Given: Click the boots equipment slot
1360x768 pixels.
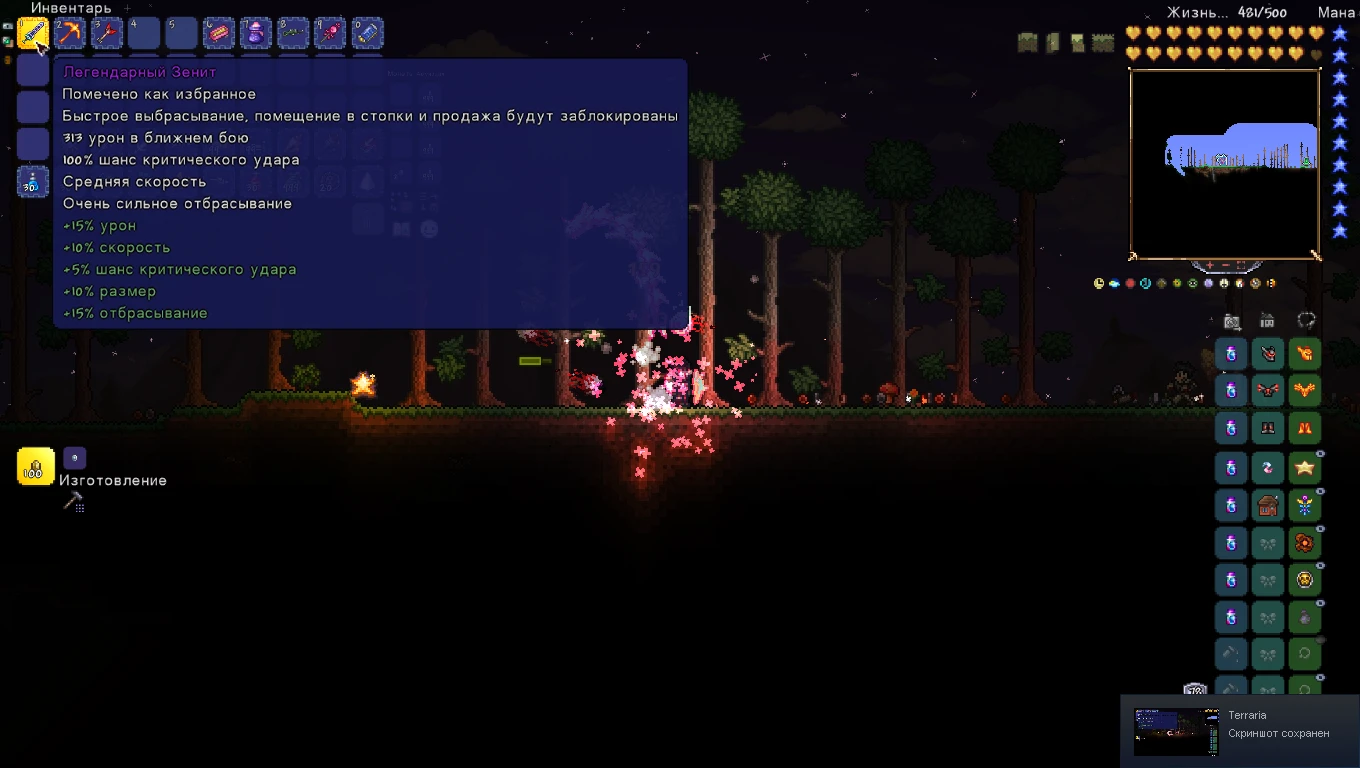Looking at the screenshot, I should pyautogui.click(x=1269, y=427).
